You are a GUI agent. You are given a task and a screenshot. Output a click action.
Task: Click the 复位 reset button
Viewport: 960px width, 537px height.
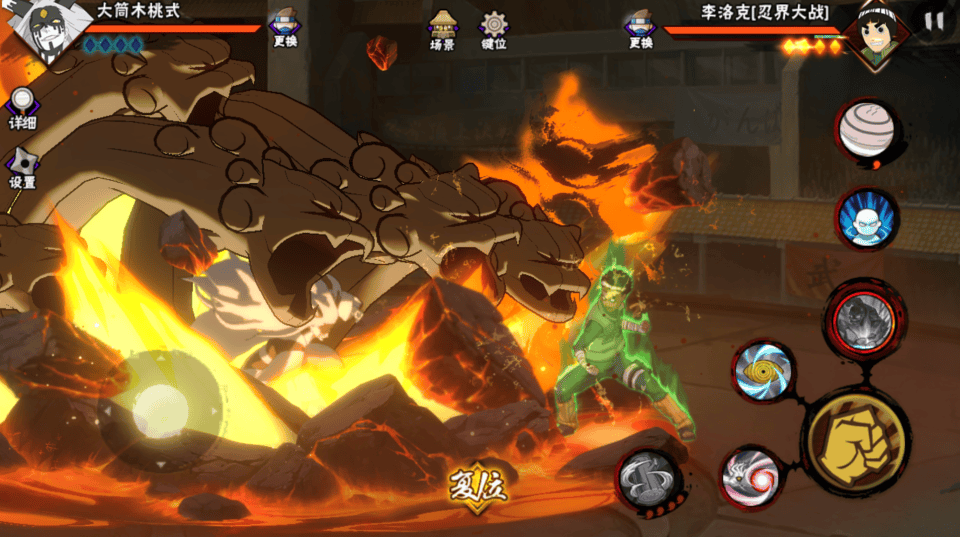(x=478, y=489)
